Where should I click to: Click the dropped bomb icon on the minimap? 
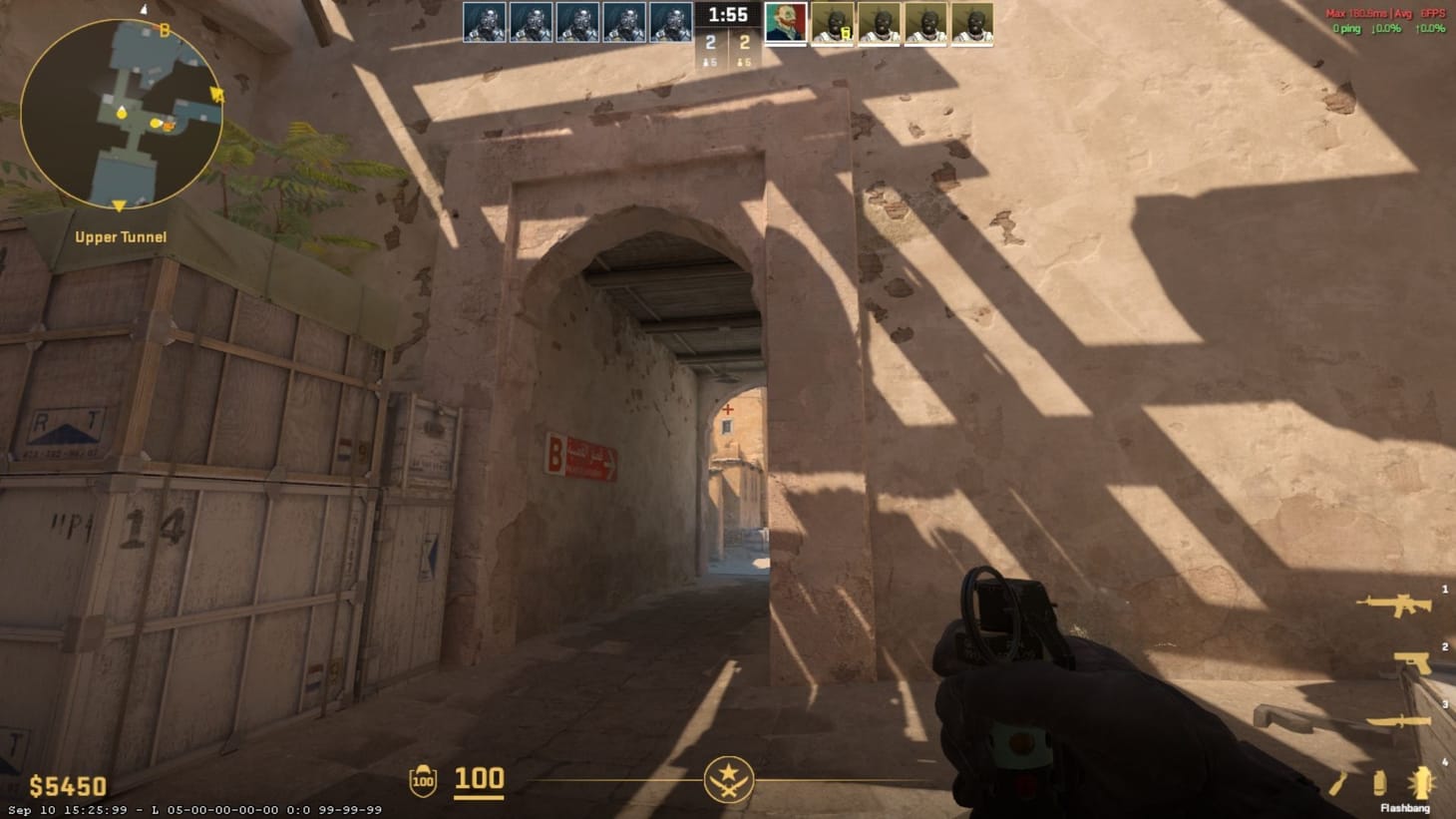pyautogui.click(x=169, y=126)
